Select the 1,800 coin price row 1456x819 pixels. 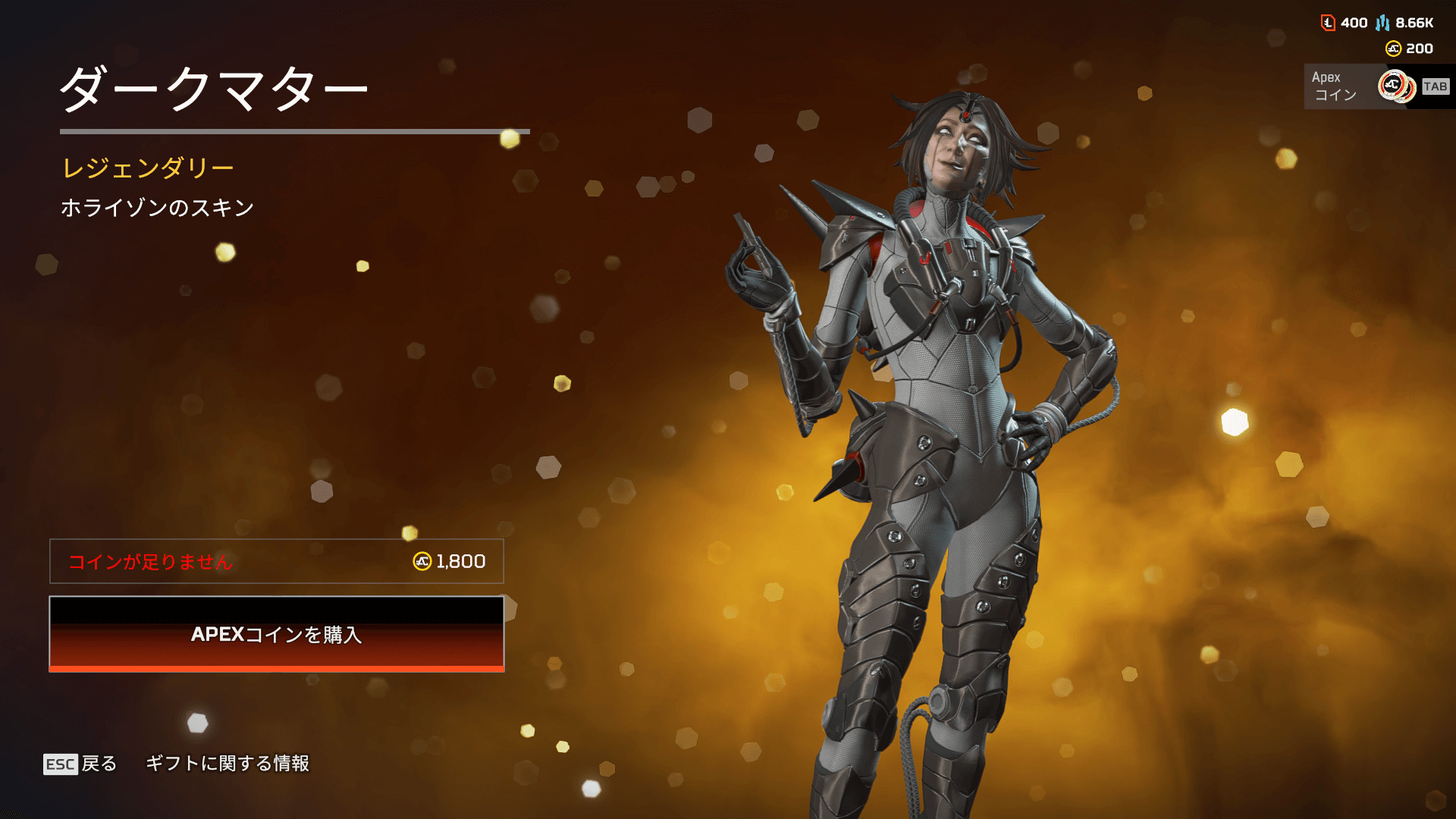pyautogui.click(x=277, y=561)
